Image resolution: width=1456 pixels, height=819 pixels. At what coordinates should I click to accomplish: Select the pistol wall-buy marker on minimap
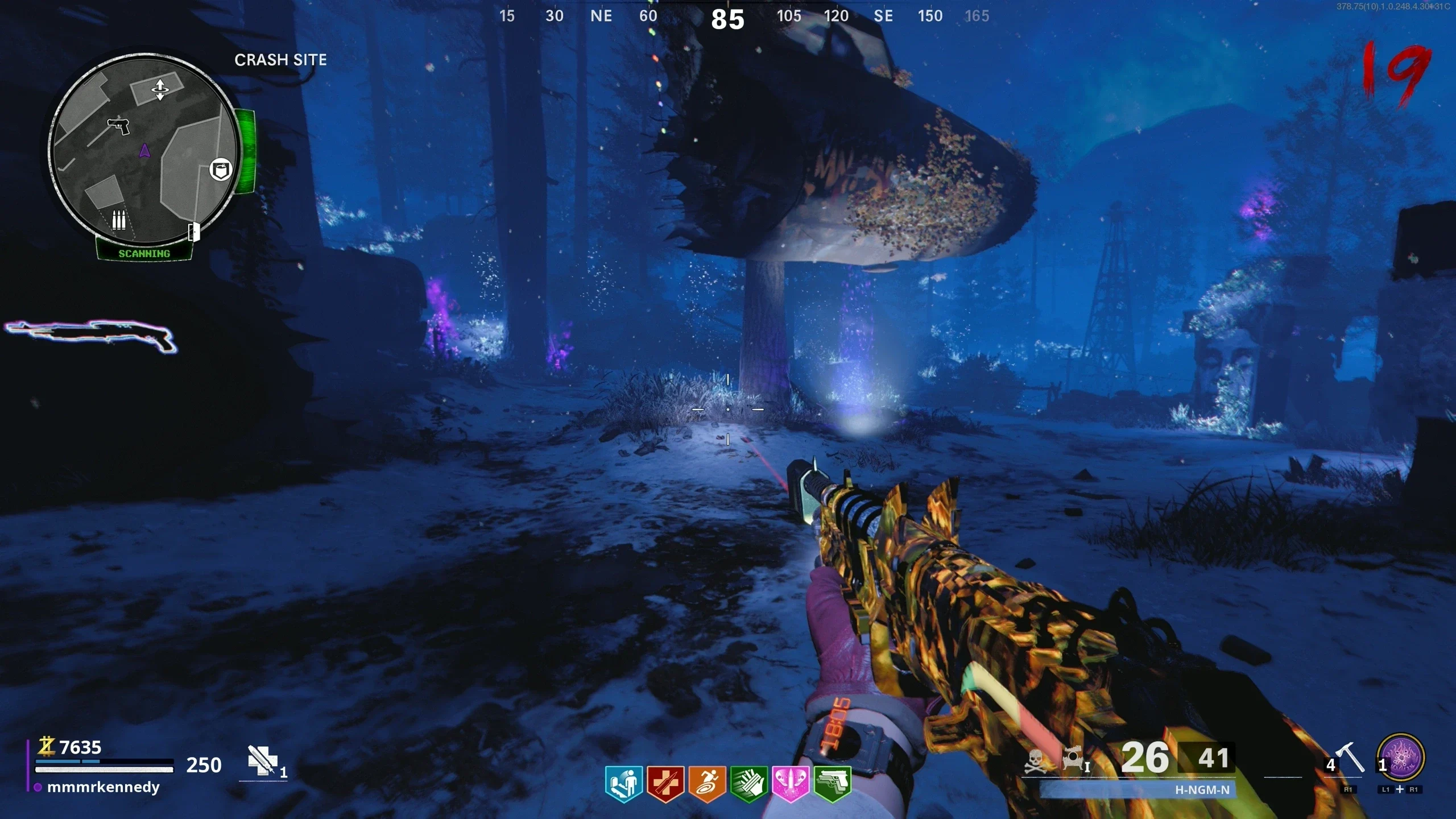(119, 125)
